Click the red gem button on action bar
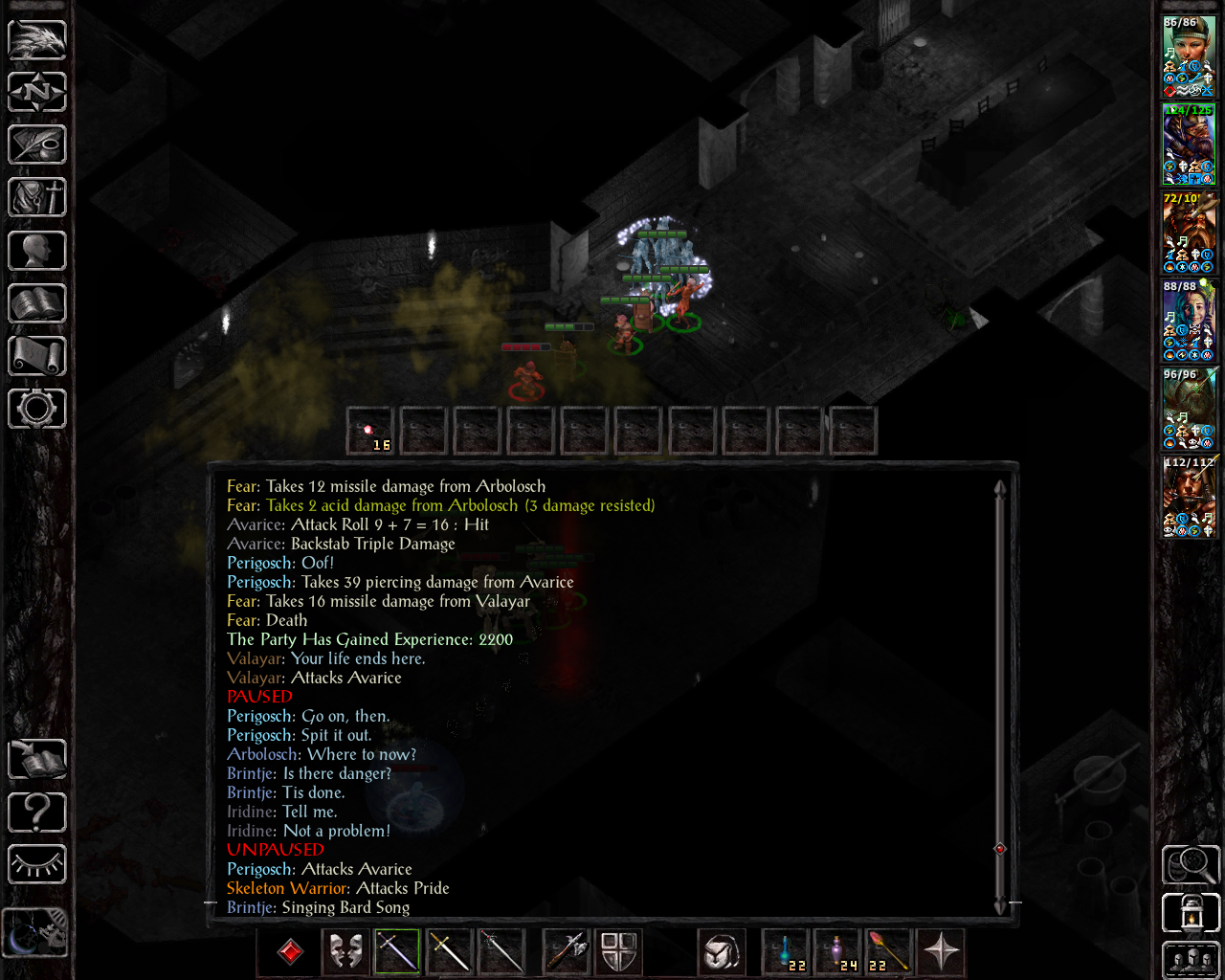The image size is (1225, 980). [291, 951]
